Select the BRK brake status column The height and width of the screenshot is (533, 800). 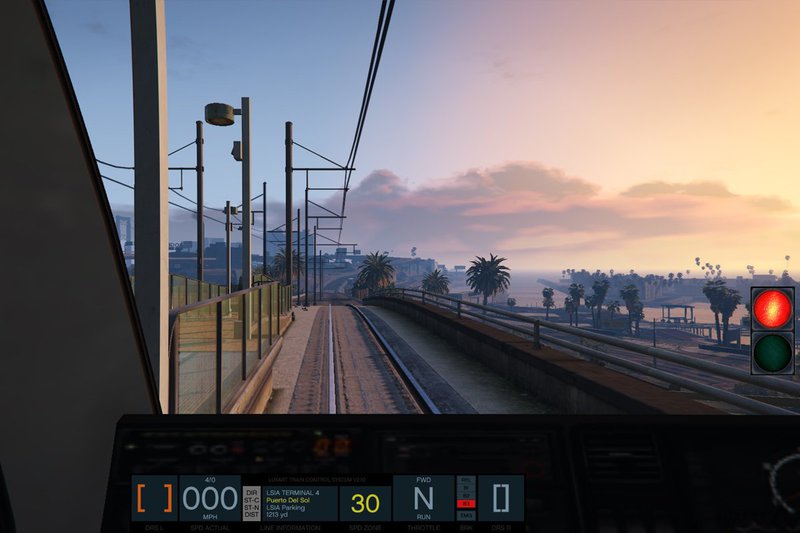coord(466,498)
